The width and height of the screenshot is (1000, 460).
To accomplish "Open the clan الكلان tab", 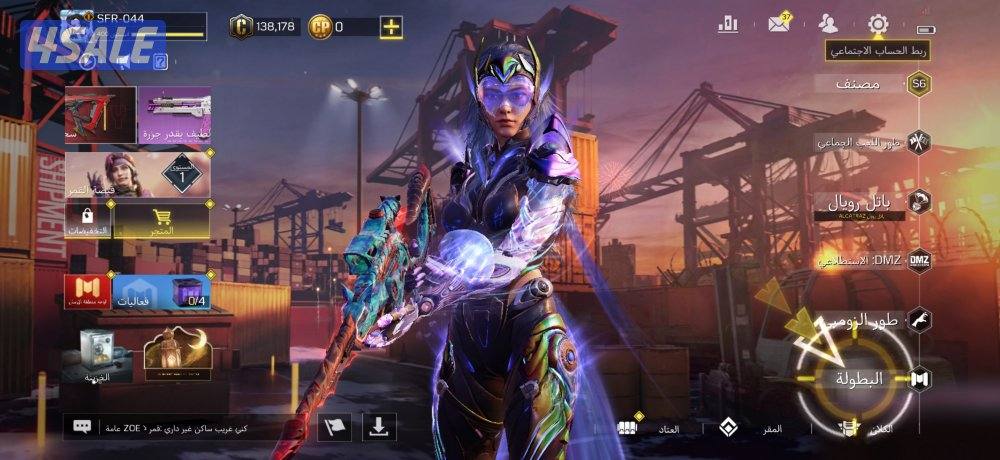I will pyautogui.click(x=870, y=428).
